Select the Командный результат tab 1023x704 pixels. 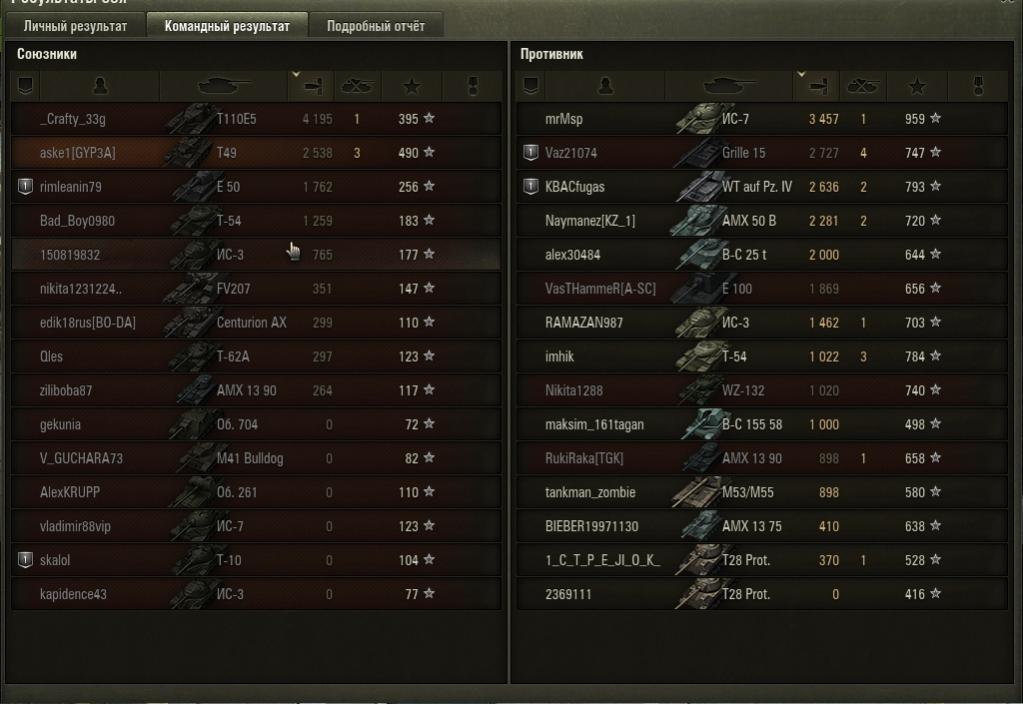pyautogui.click(x=227, y=26)
